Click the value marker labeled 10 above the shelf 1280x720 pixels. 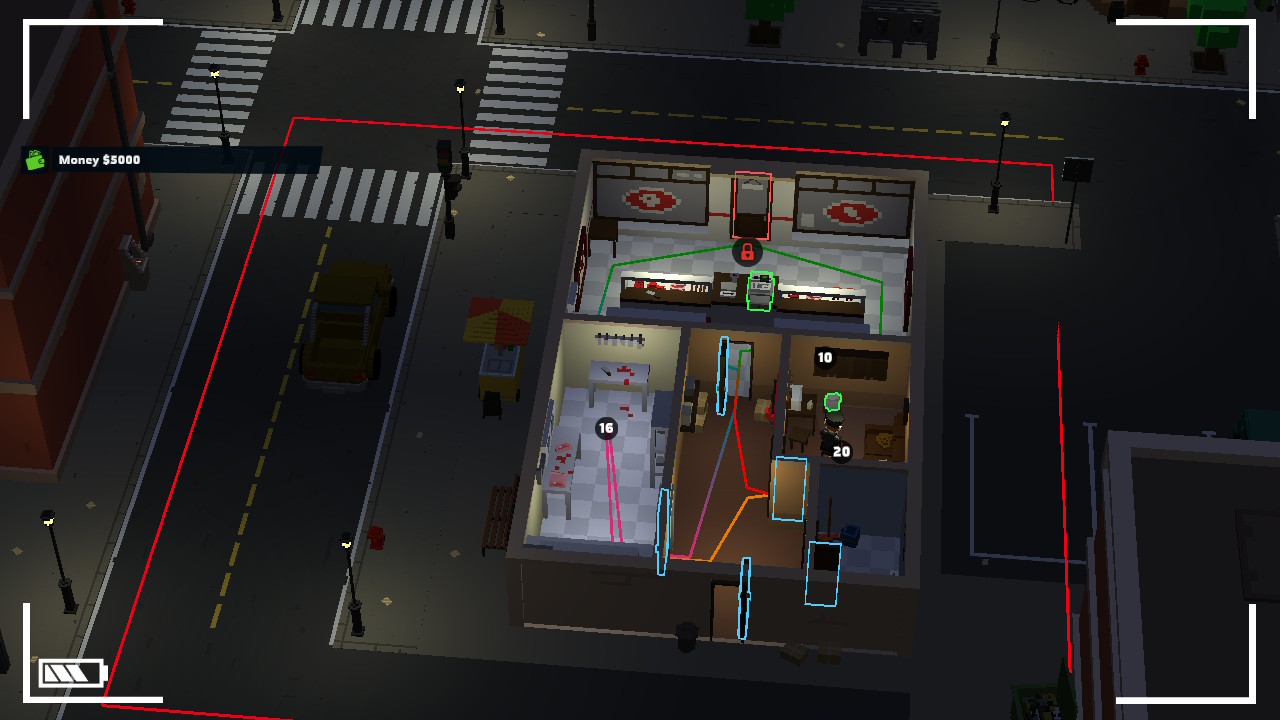click(825, 356)
